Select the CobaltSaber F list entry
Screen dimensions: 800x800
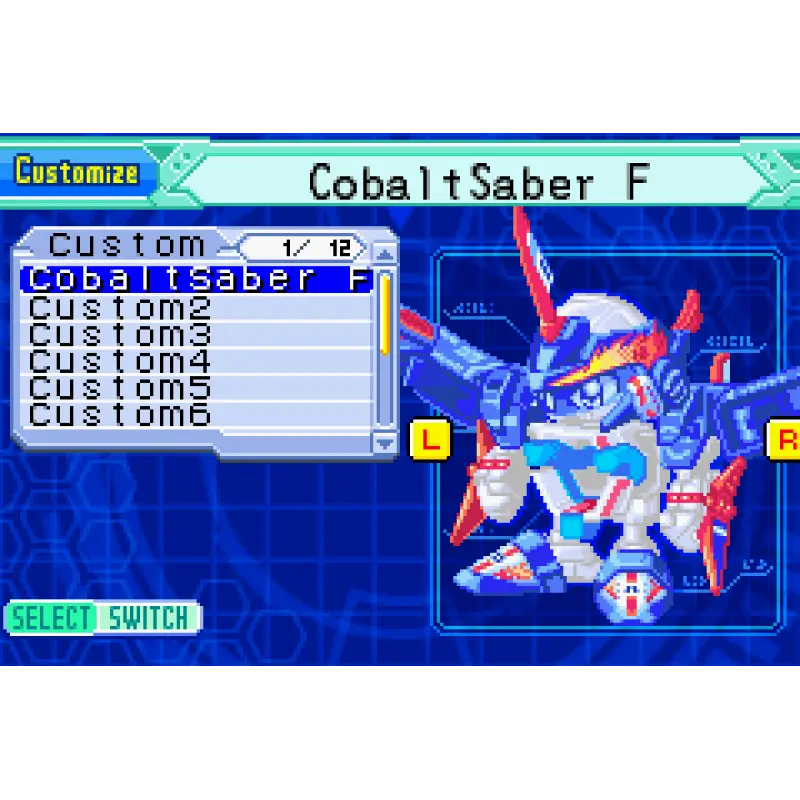pyautogui.click(x=197, y=279)
